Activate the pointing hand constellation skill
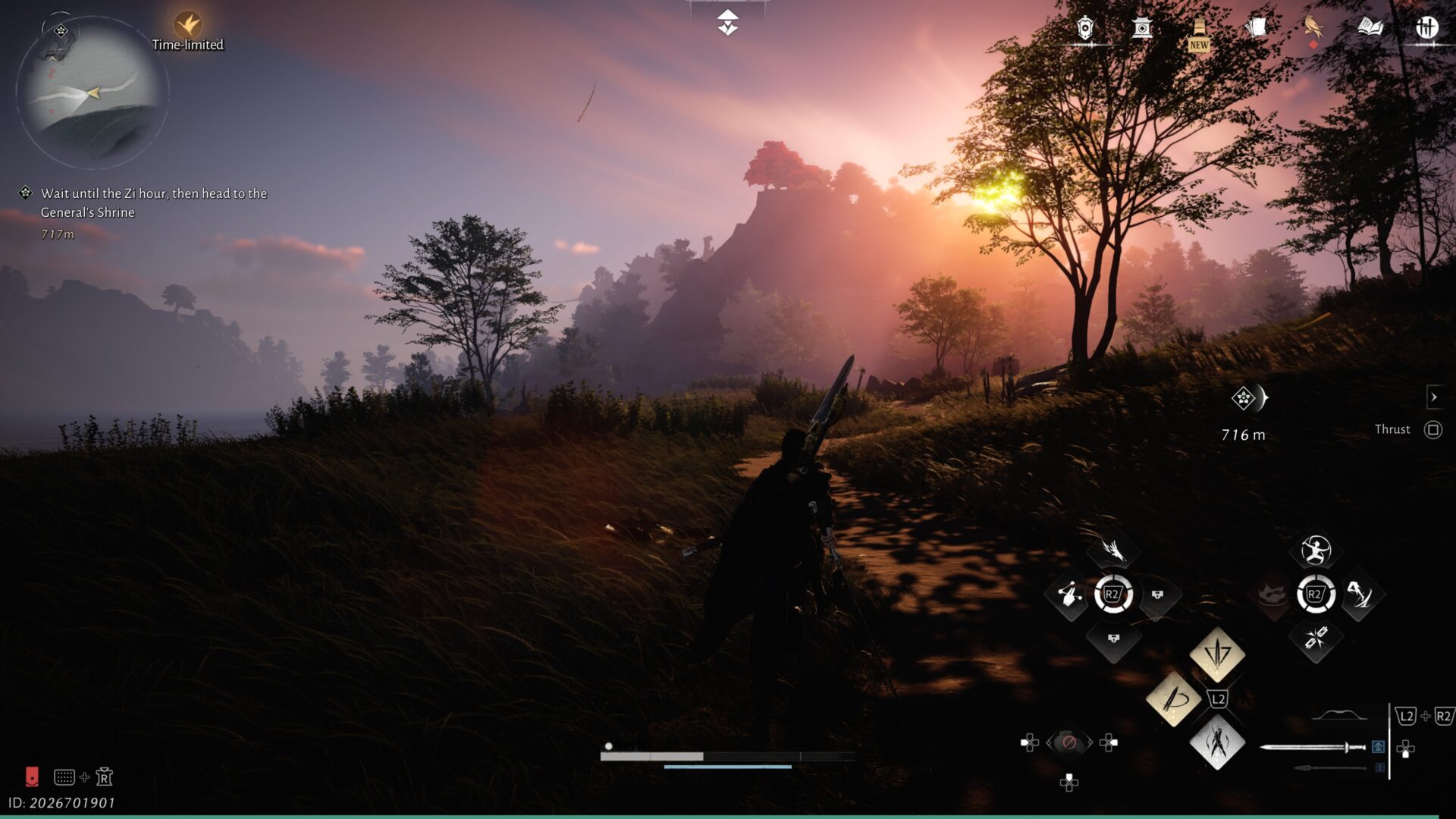This screenshot has width=1456, height=819. coord(1069,595)
